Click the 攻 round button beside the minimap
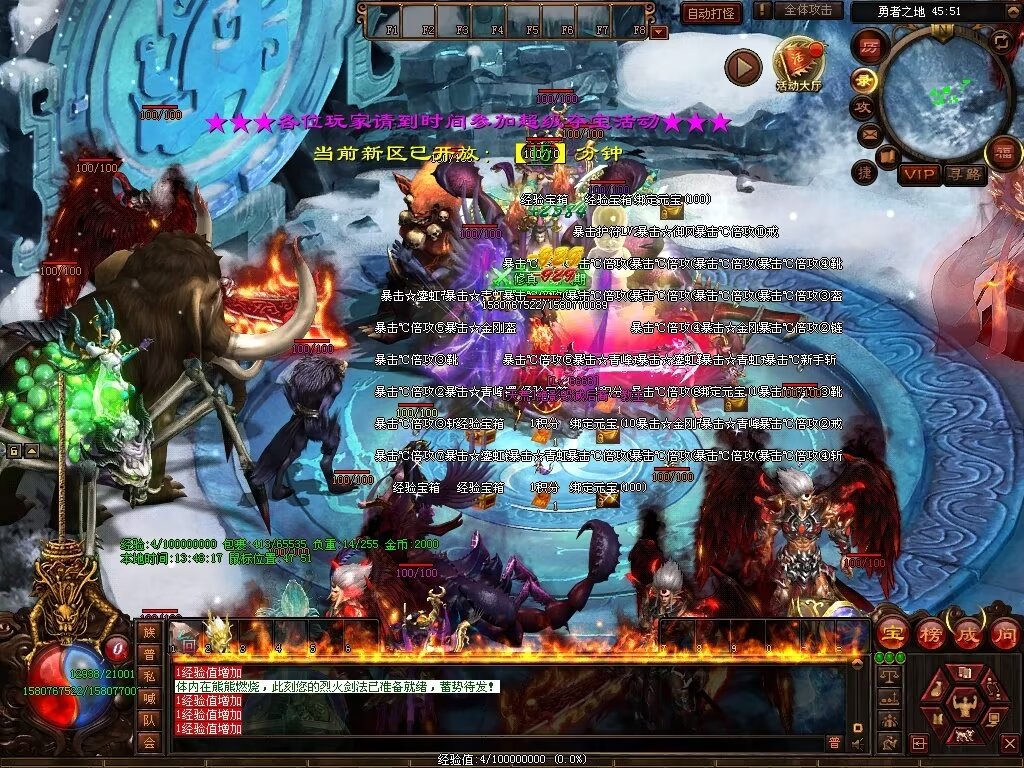The image size is (1024, 768). [x=862, y=106]
